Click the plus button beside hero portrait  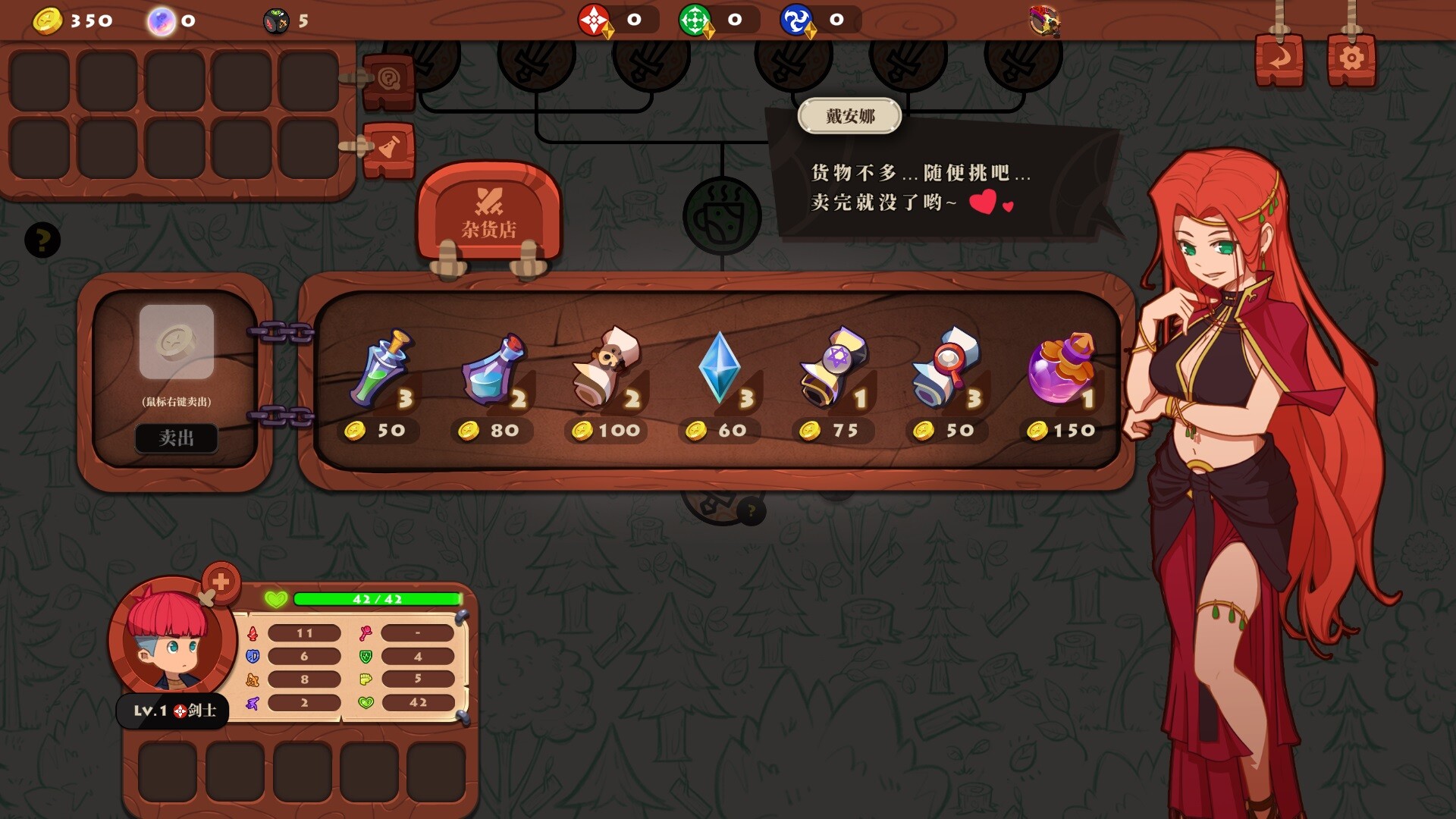[x=221, y=582]
